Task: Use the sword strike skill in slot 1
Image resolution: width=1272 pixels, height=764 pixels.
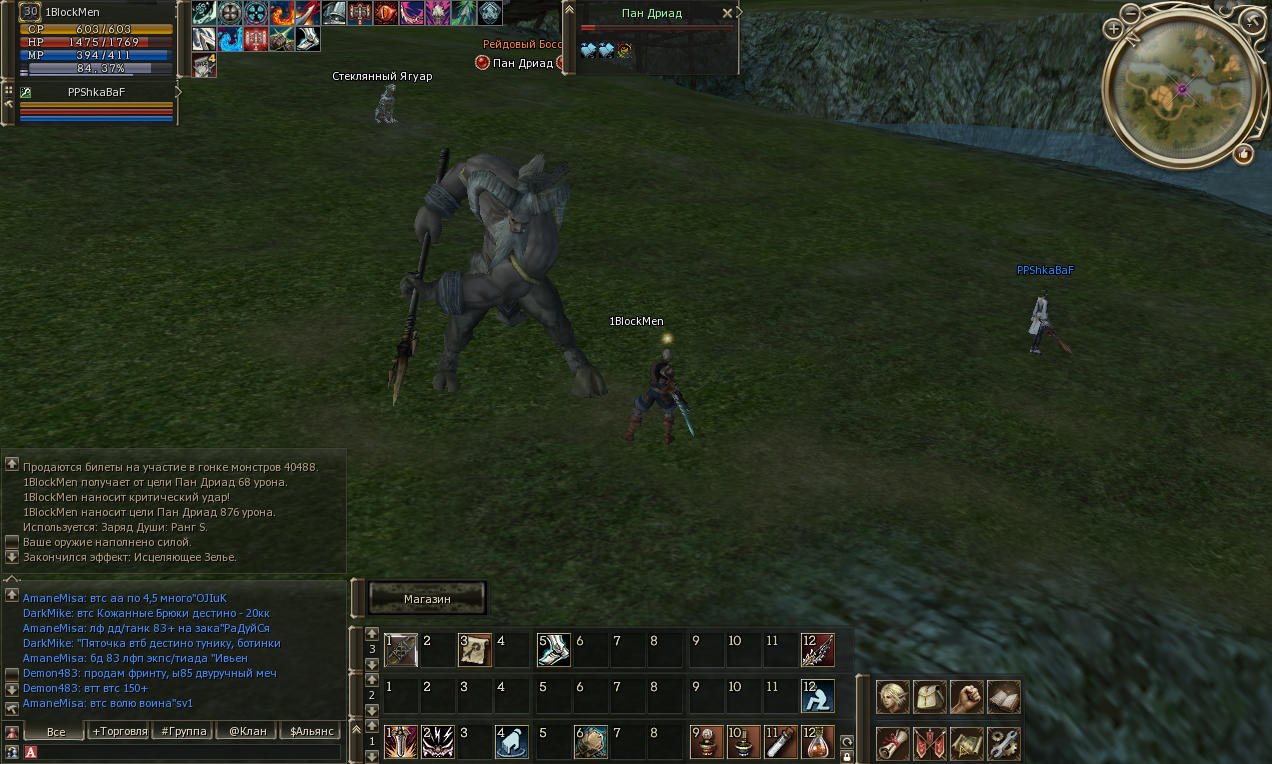Action: click(x=400, y=742)
